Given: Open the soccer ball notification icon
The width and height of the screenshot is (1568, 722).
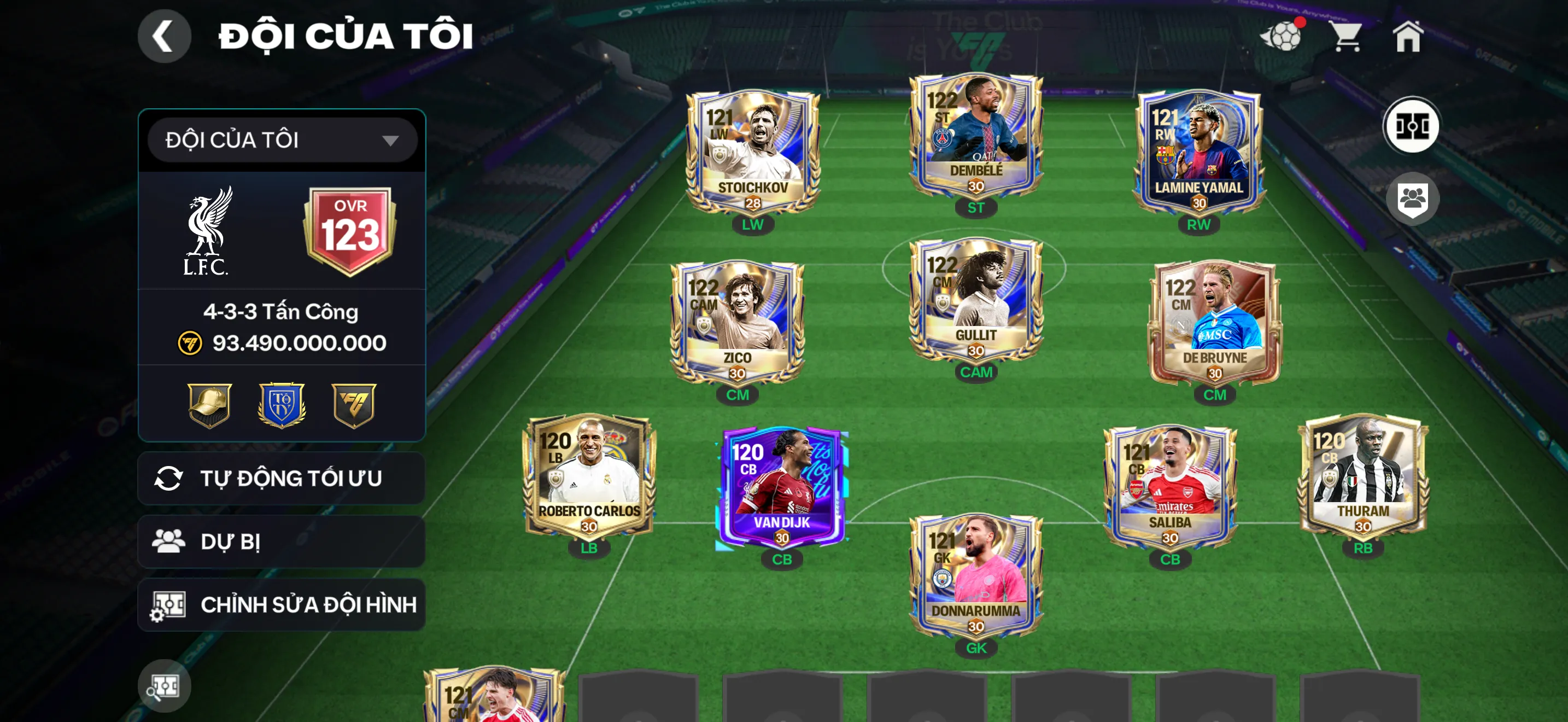Looking at the screenshot, I should 1282,37.
